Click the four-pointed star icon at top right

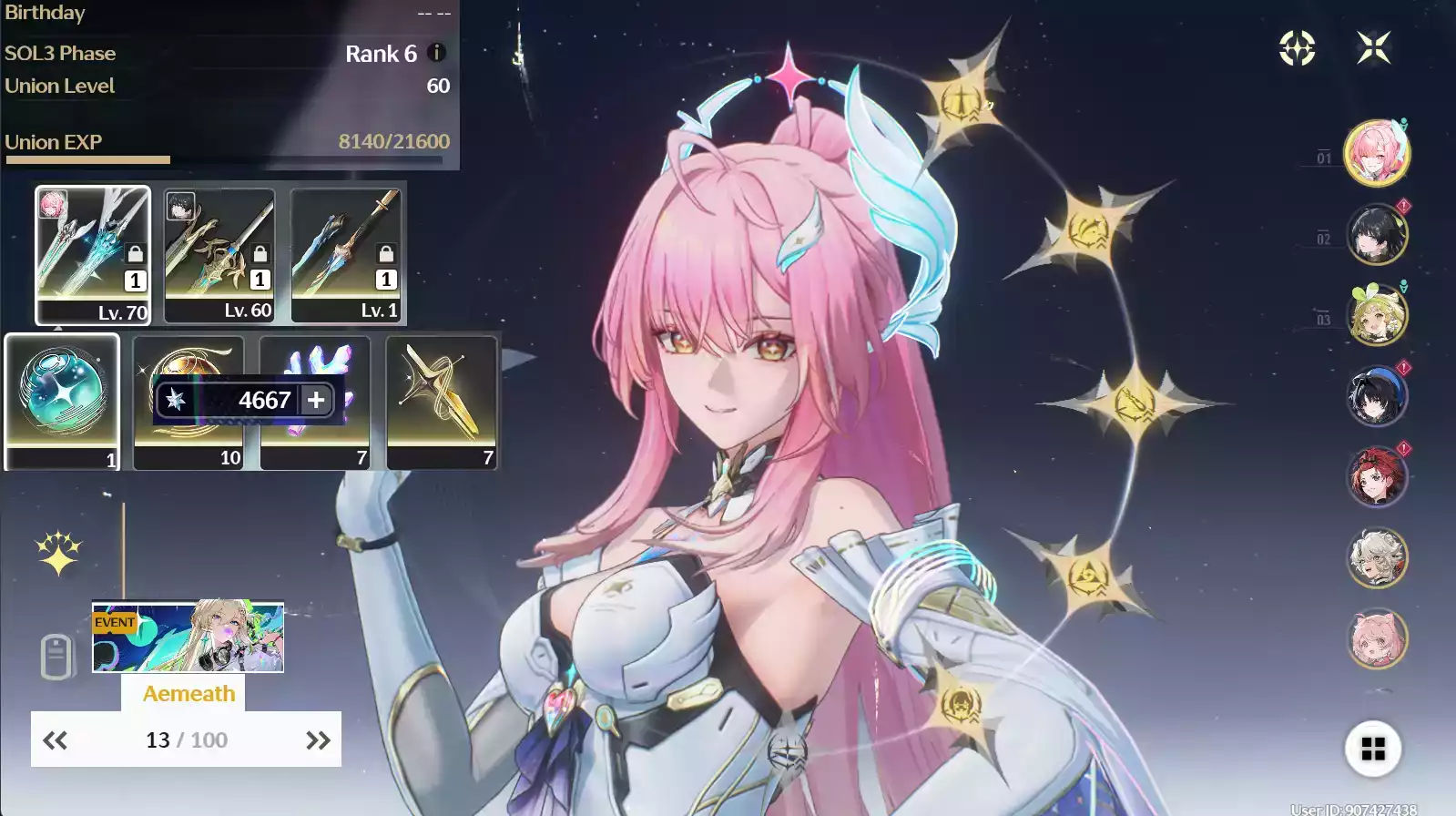point(1375,48)
